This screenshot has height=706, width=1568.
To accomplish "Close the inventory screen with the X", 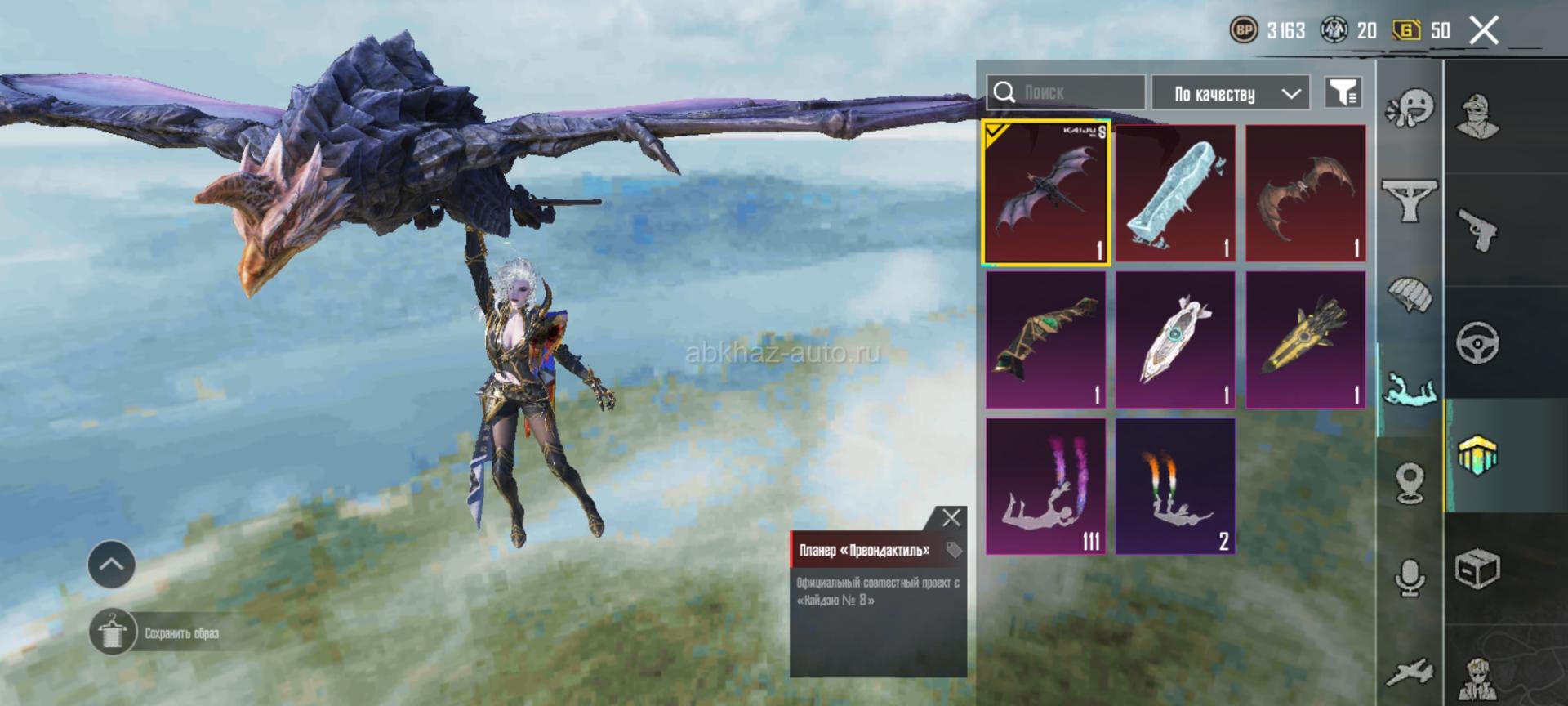I will tap(1484, 31).
